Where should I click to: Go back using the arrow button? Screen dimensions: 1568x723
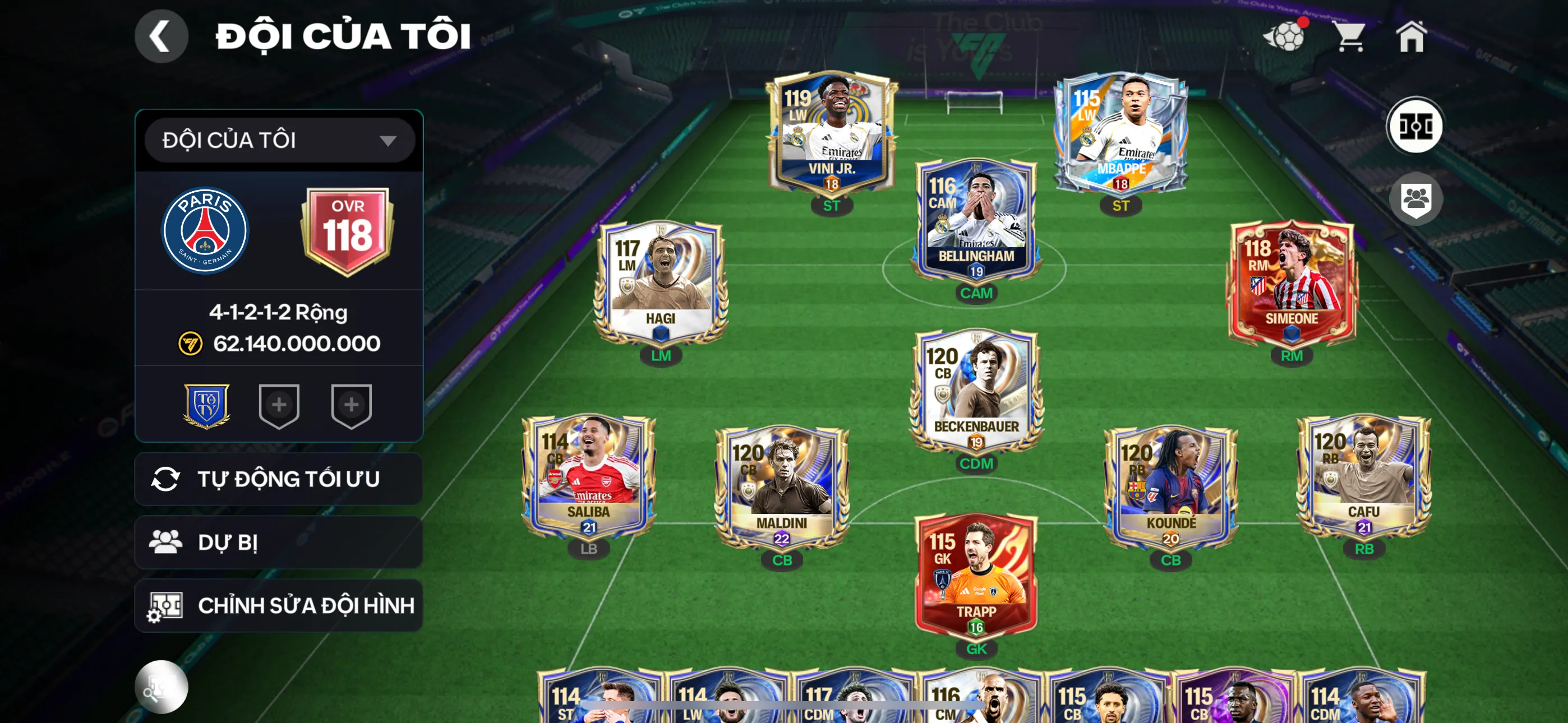161,36
